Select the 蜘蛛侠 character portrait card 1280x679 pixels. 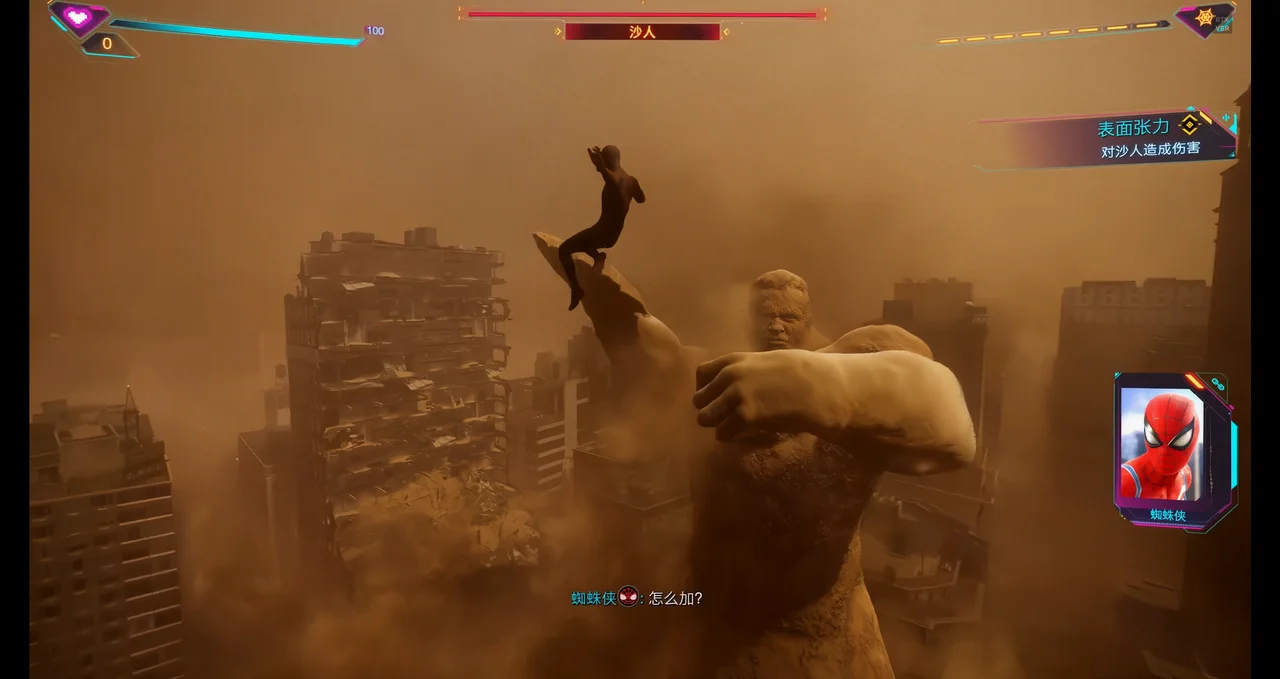pyautogui.click(x=1168, y=444)
